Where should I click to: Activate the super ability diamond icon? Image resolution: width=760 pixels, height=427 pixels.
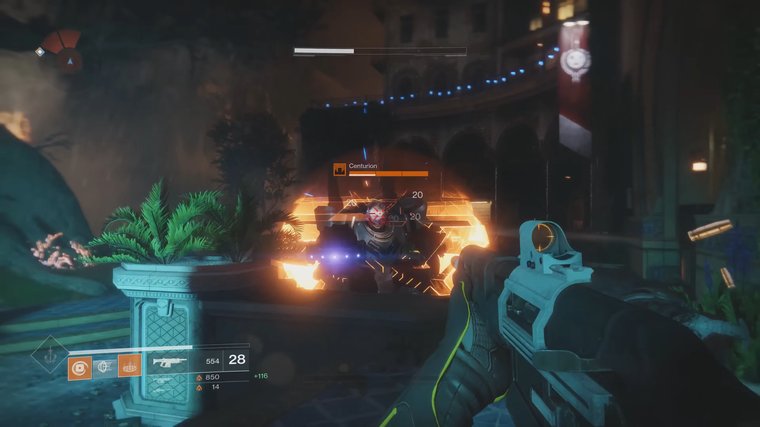click(48, 355)
